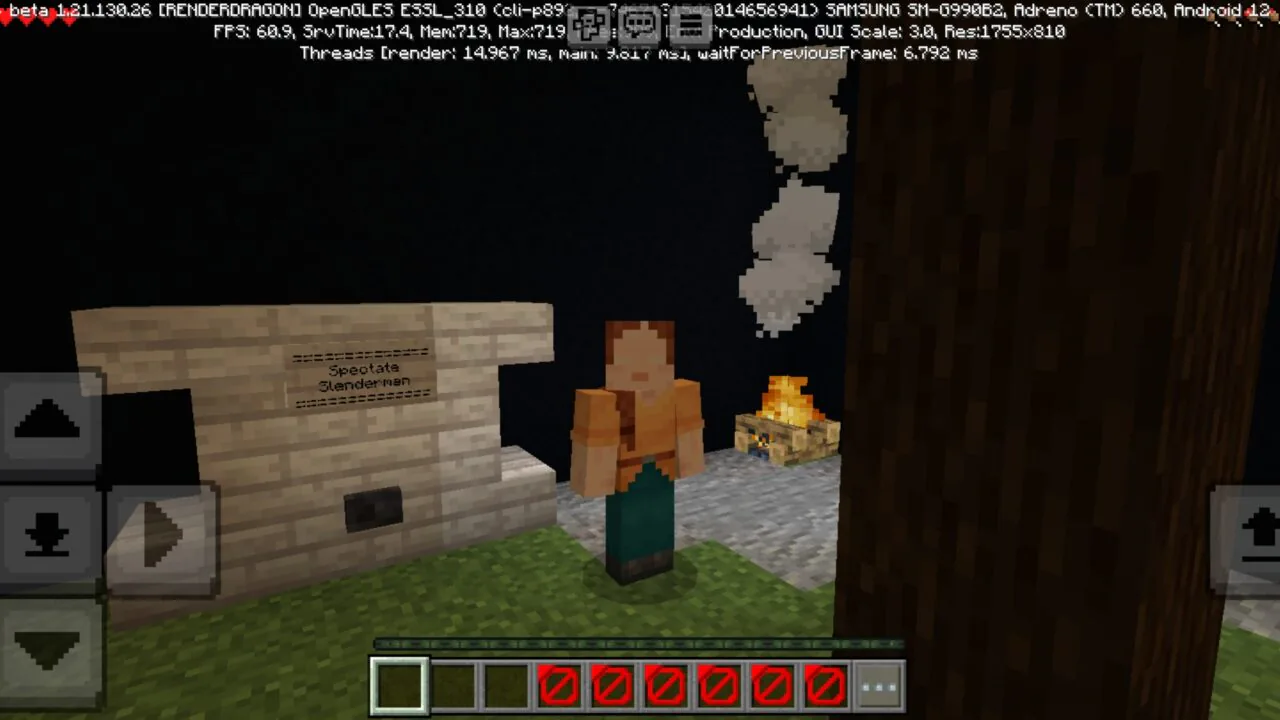Open the chat window
Viewport: 1280px width, 720px height.
pos(639,25)
